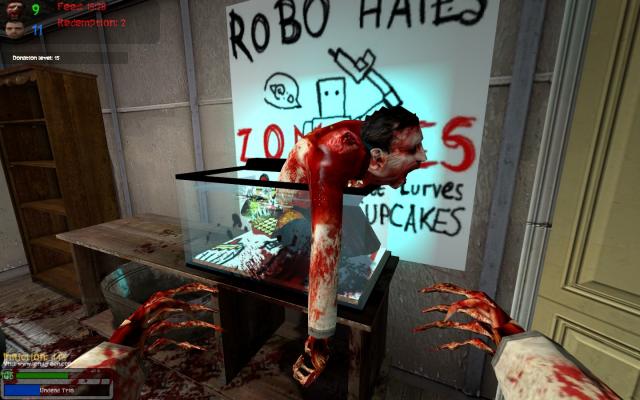Click the green health icon beside the health bar
Image resolution: width=640 pixels, height=400 pixels.
point(9,376)
